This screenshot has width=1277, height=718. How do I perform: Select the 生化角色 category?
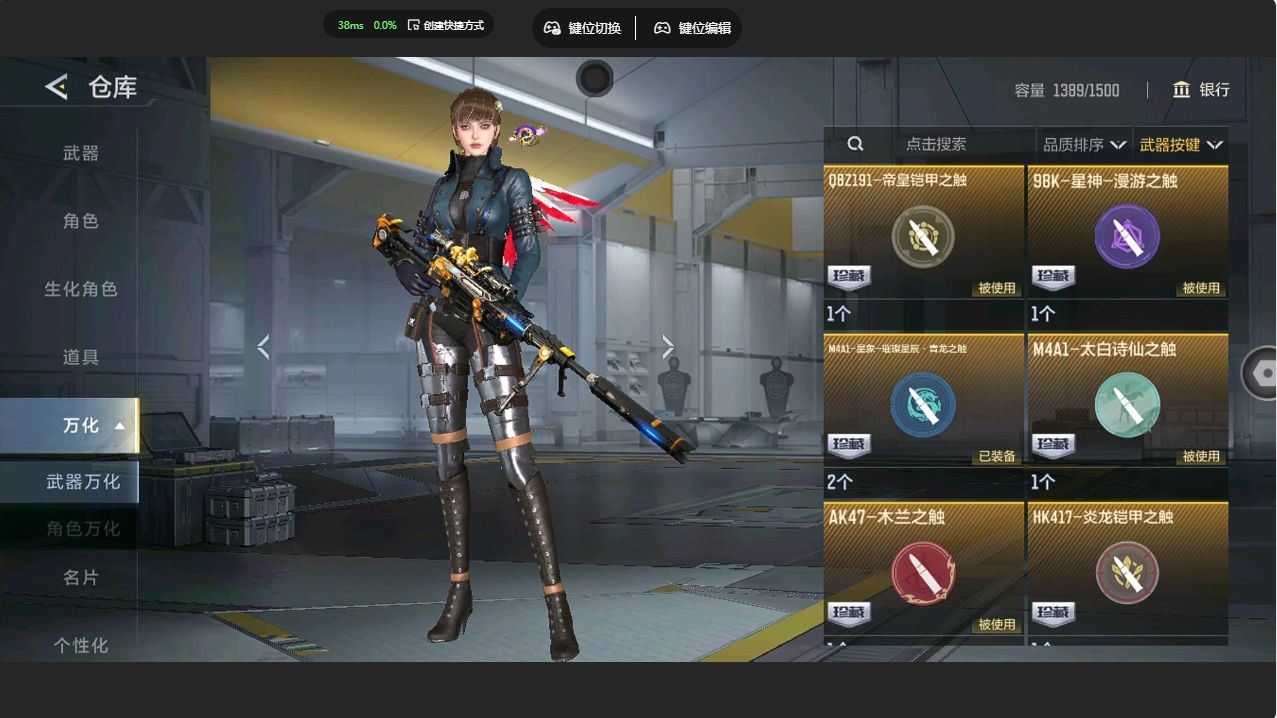pyautogui.click(x=81, y=289)
